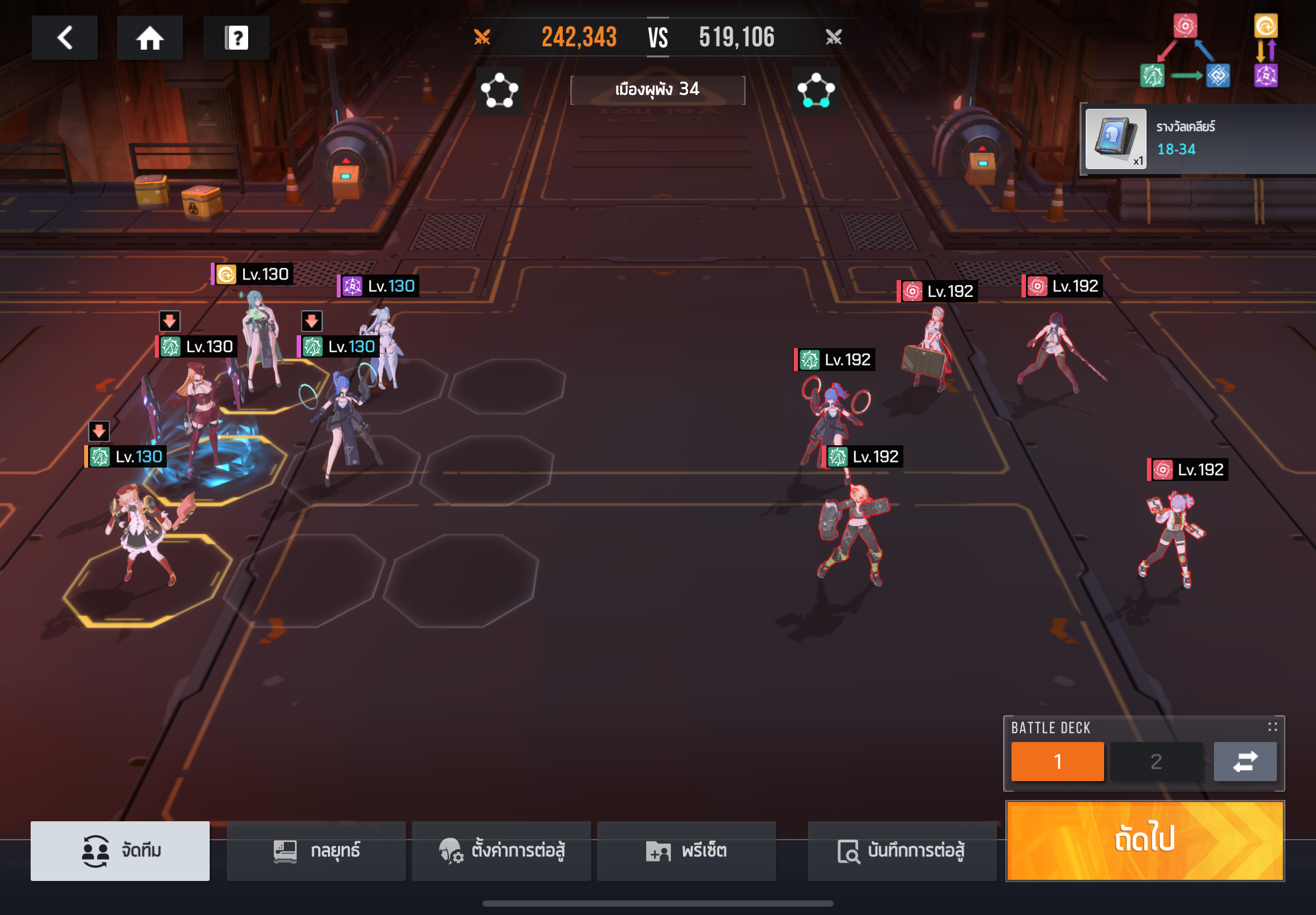Select the Lv.130 yellow-element squad unit
Image resolution: width=1316 pixels, height=915 pixels.
260,338
